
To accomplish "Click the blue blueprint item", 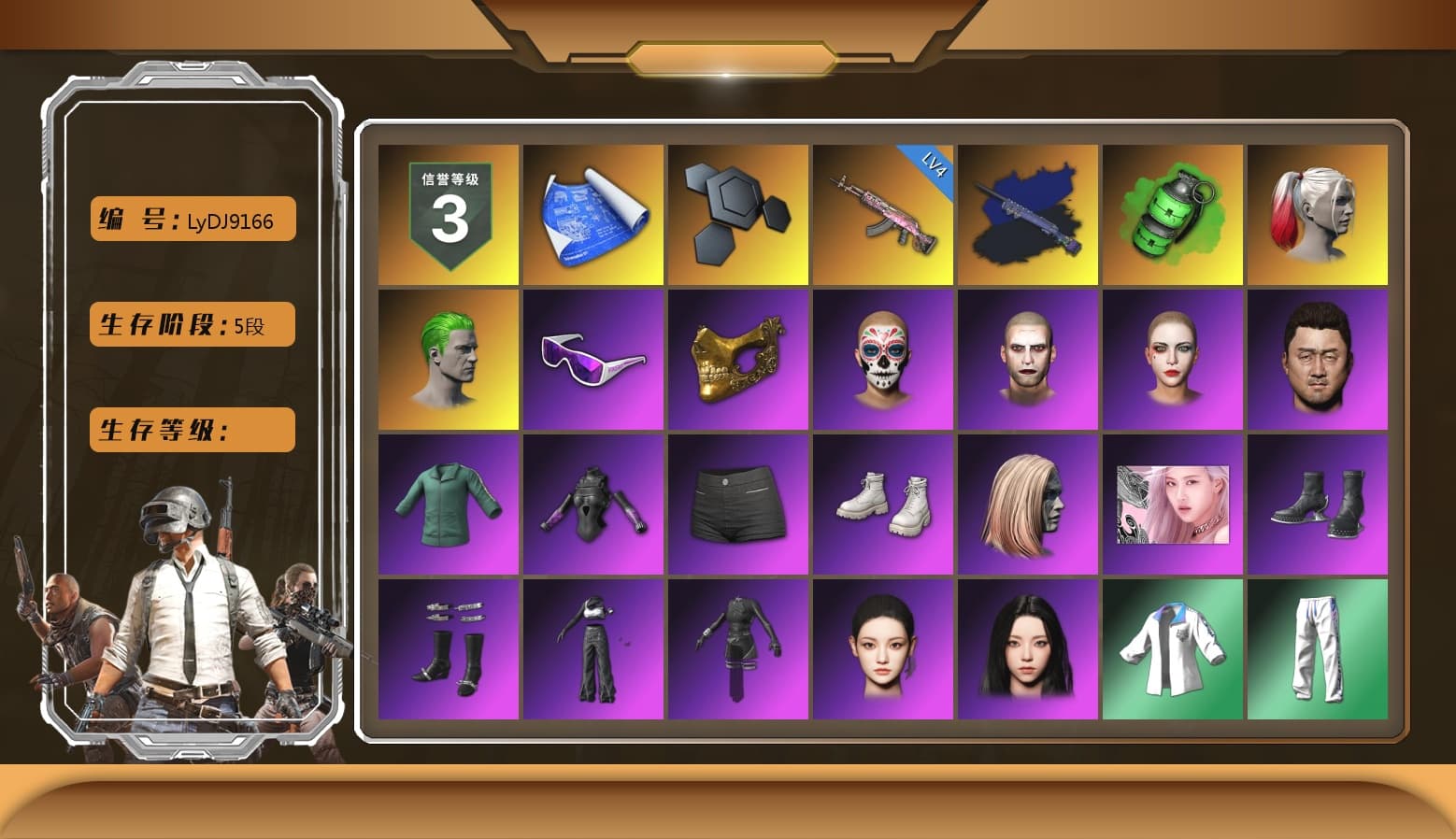I will [592, 213].
